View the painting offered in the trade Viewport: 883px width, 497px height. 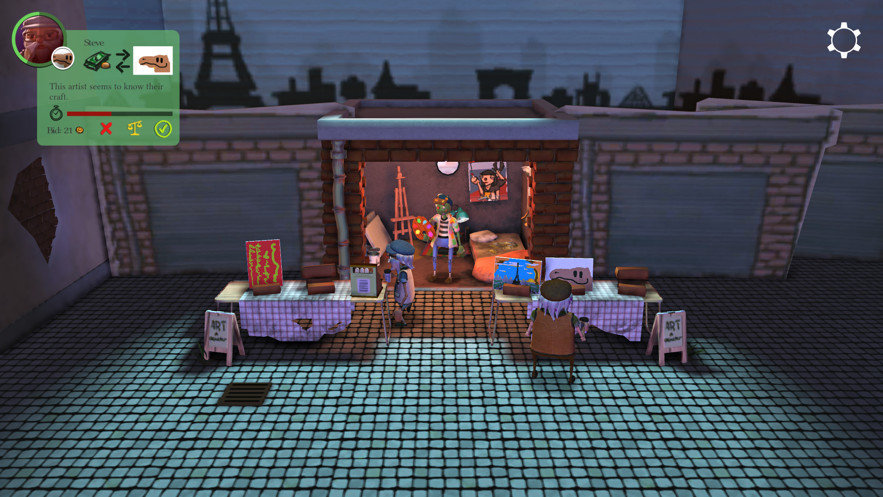click(153, 61)
